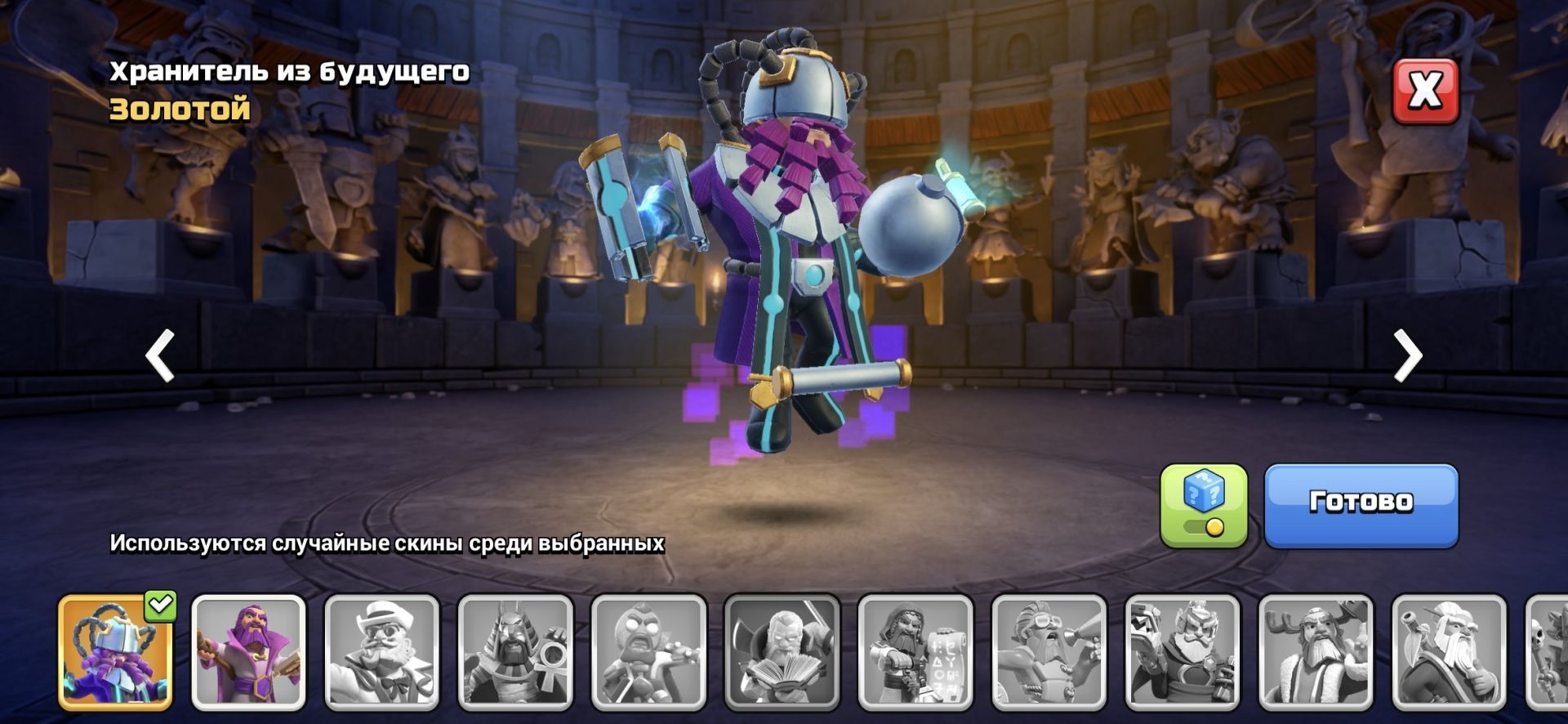Pick the white hat and bow tie skin
Viewport: 1568px width, 724px height.
(x=381, y=651)
